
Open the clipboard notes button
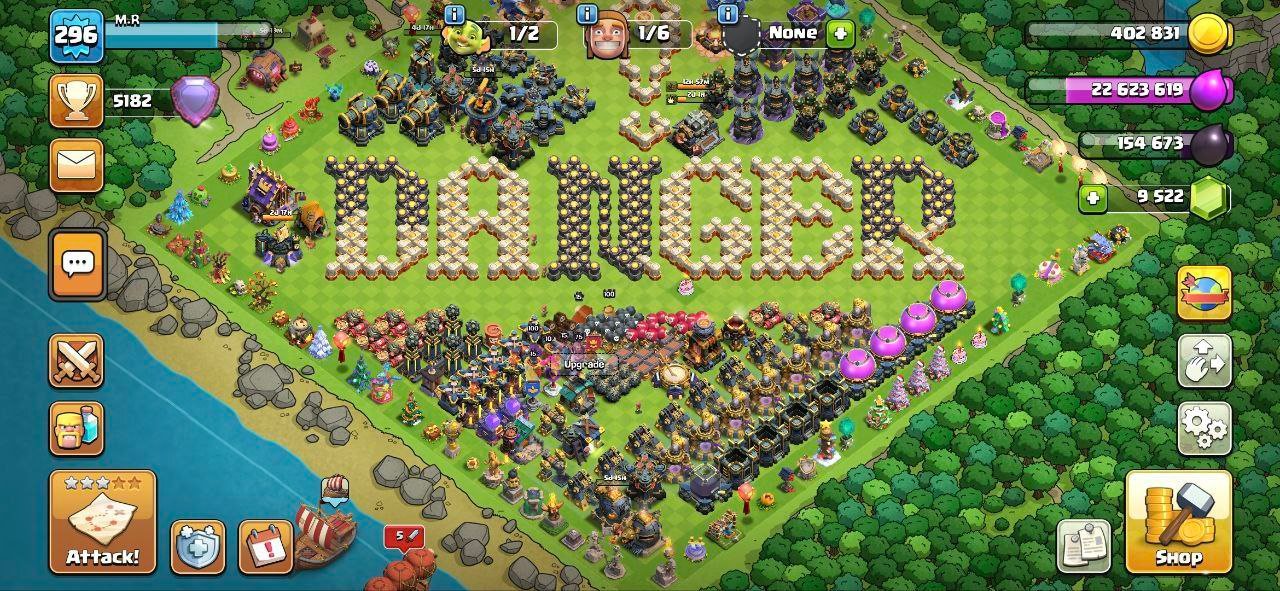[x=1083, y=546]
